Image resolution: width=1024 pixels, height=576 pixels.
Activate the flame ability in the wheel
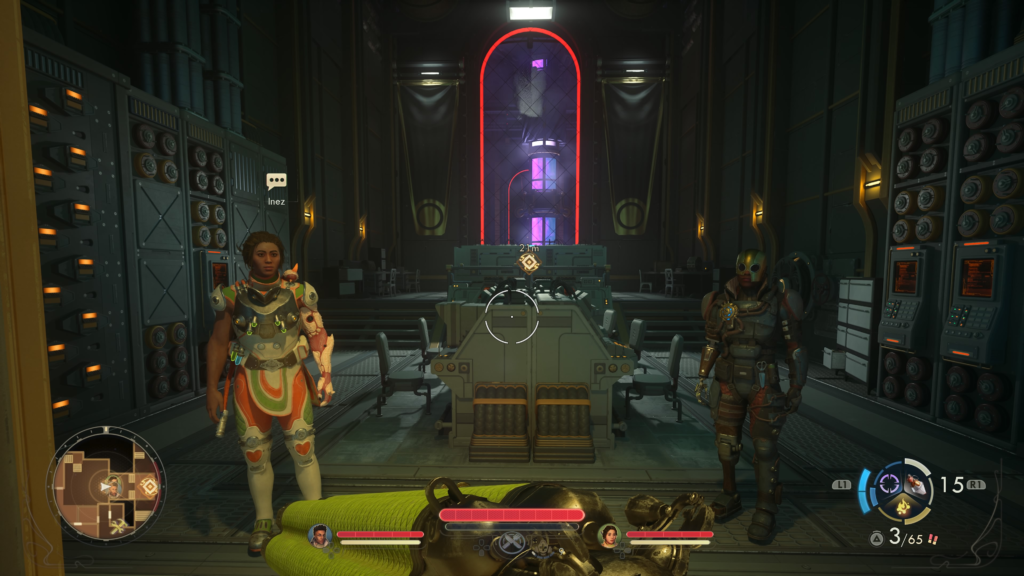(903, 508)
